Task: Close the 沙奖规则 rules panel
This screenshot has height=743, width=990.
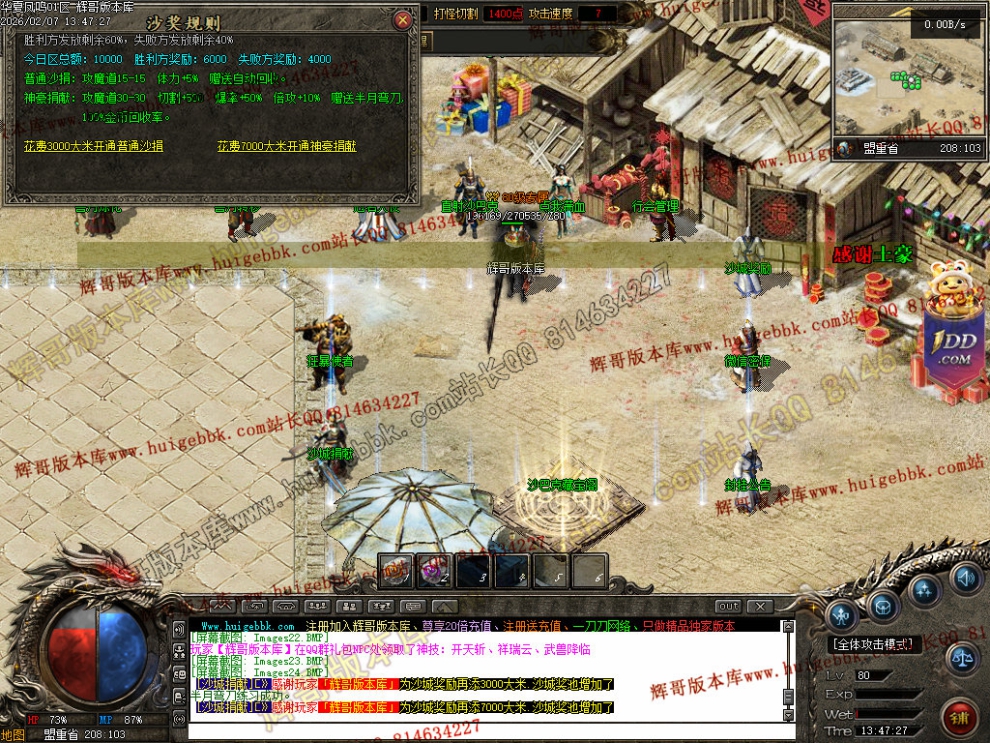Action: [x=402, y=20]
